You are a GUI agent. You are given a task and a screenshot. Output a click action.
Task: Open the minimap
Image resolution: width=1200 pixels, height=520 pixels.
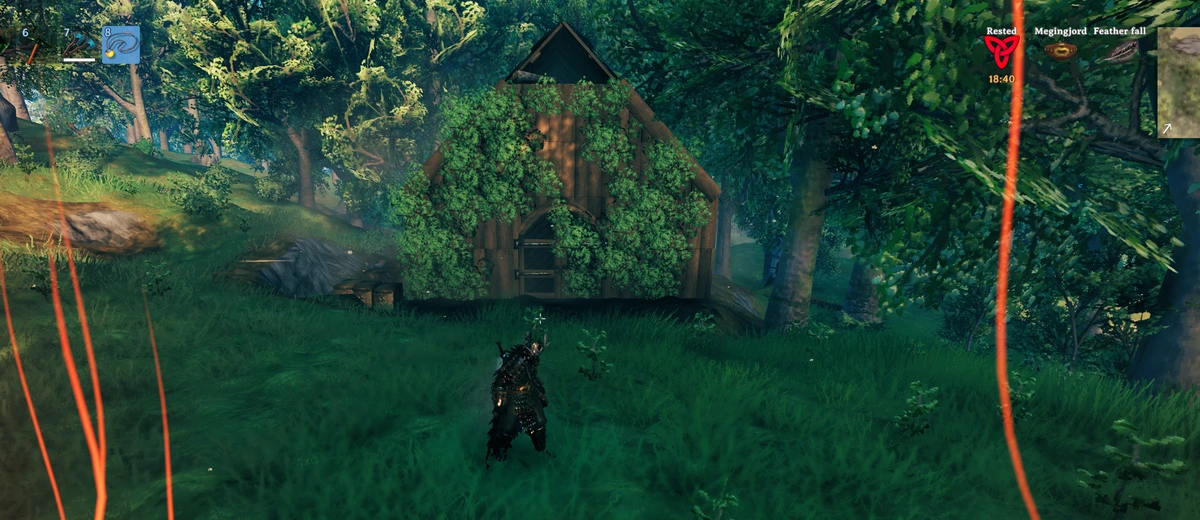tap(1179, 82)
